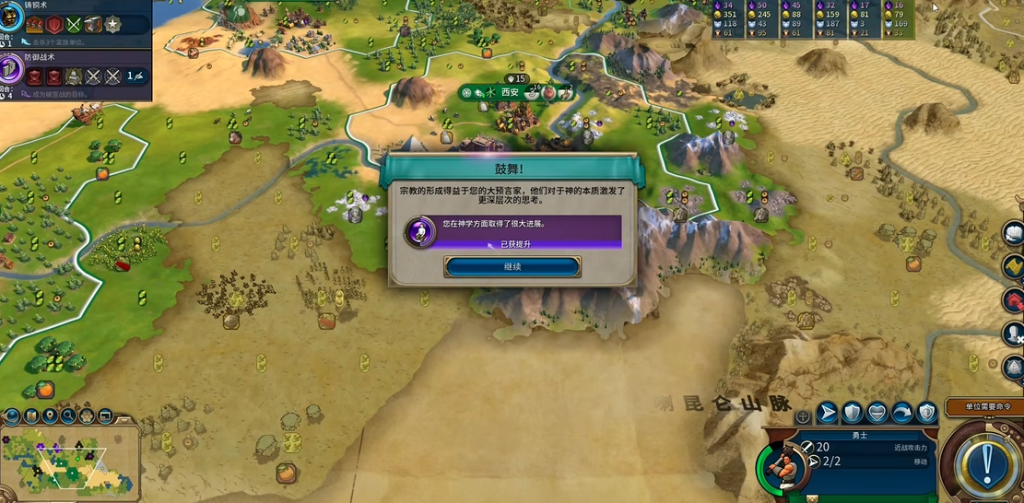Expand the plus button beside unit actions
This screenshot has height=503, width=1024.
802,415
